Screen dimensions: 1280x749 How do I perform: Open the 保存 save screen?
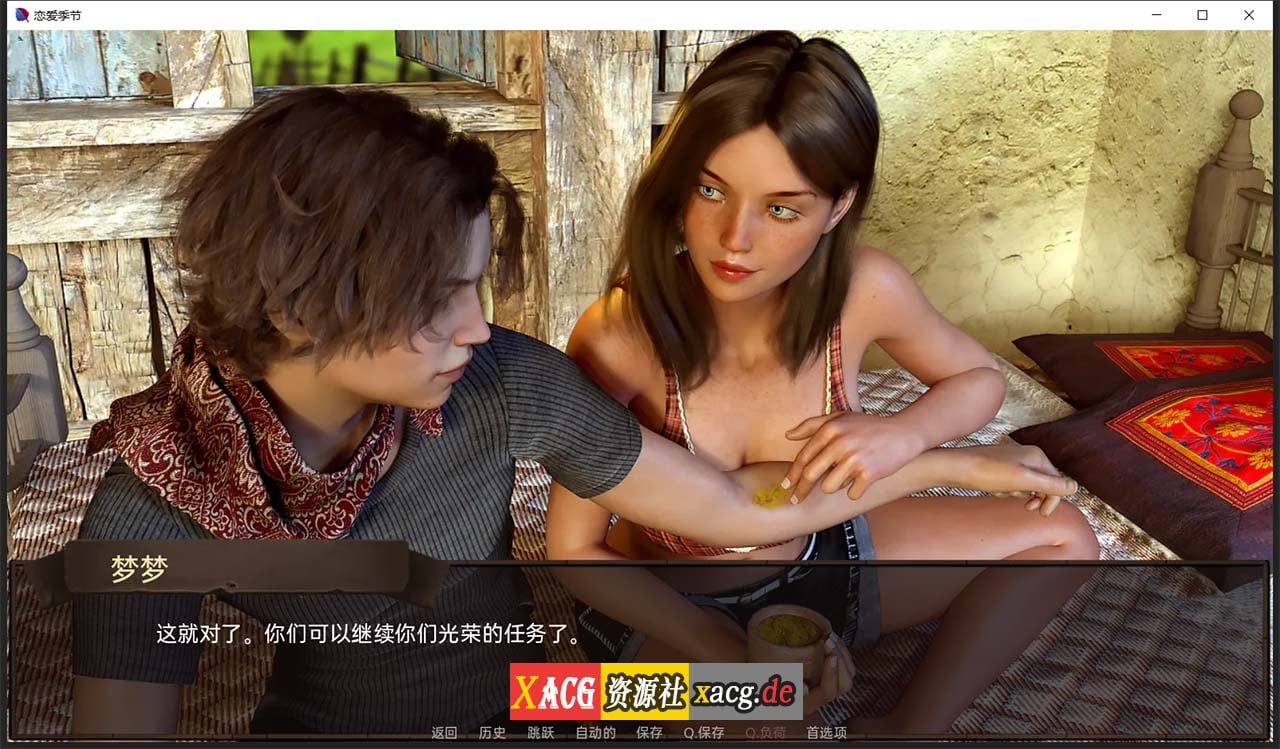(648, 732)
